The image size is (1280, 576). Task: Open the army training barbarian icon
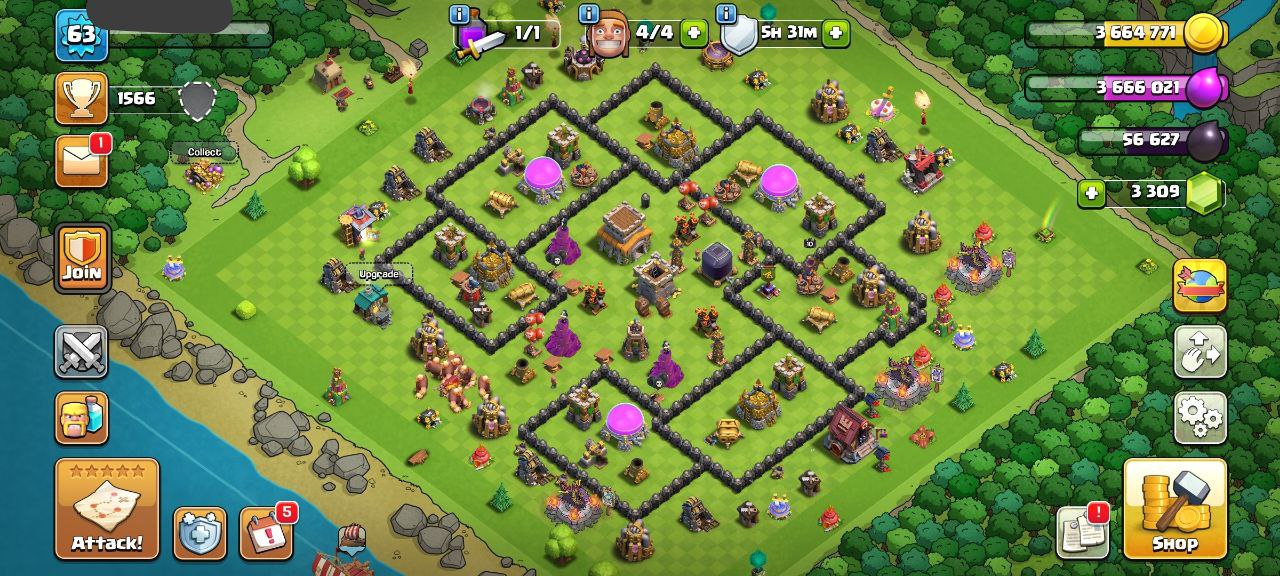(82, 417)
